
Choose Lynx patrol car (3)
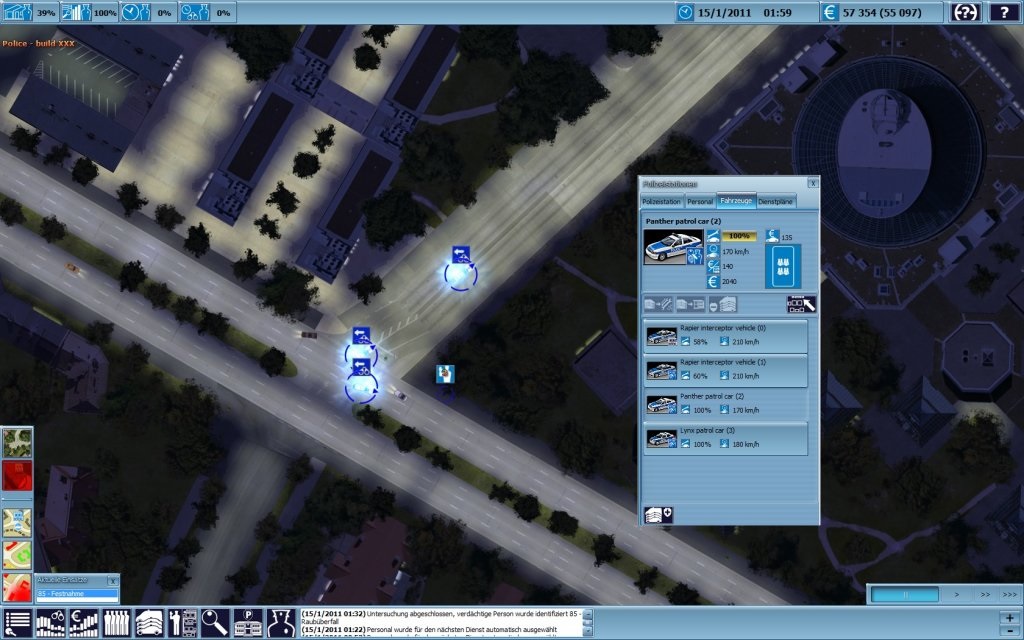(724, 438)
